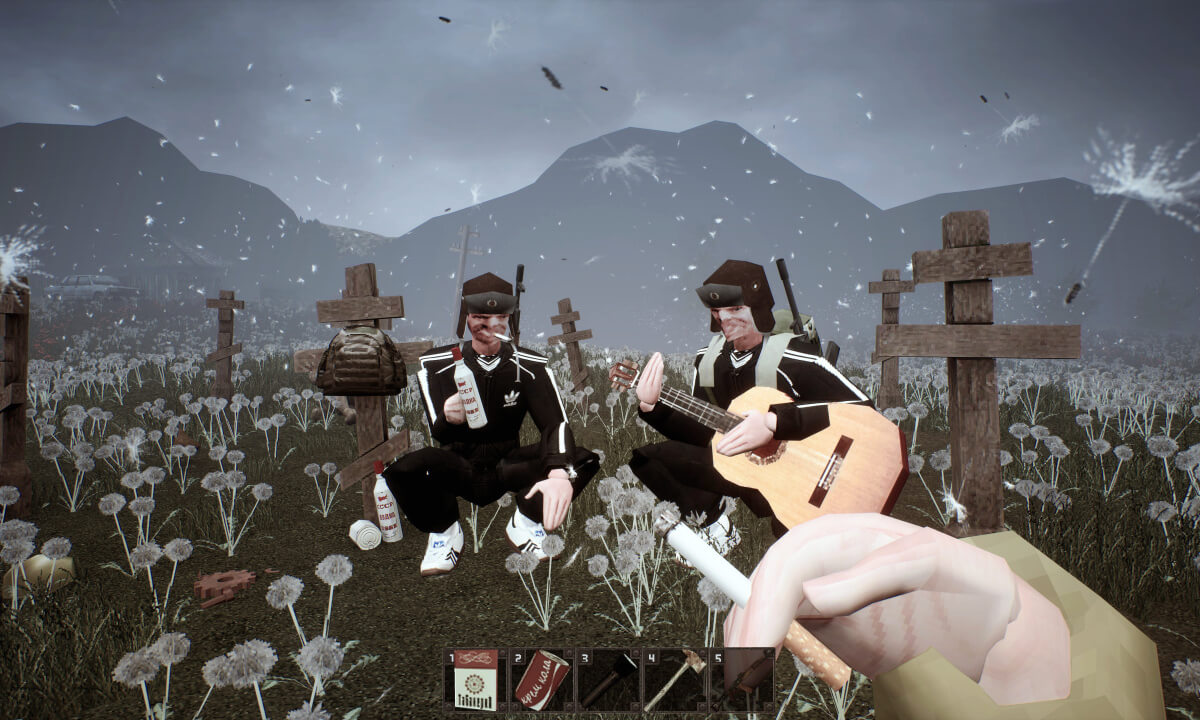Select the bloody axe slot
1200x720 pixels.
(x=674, y=680)
